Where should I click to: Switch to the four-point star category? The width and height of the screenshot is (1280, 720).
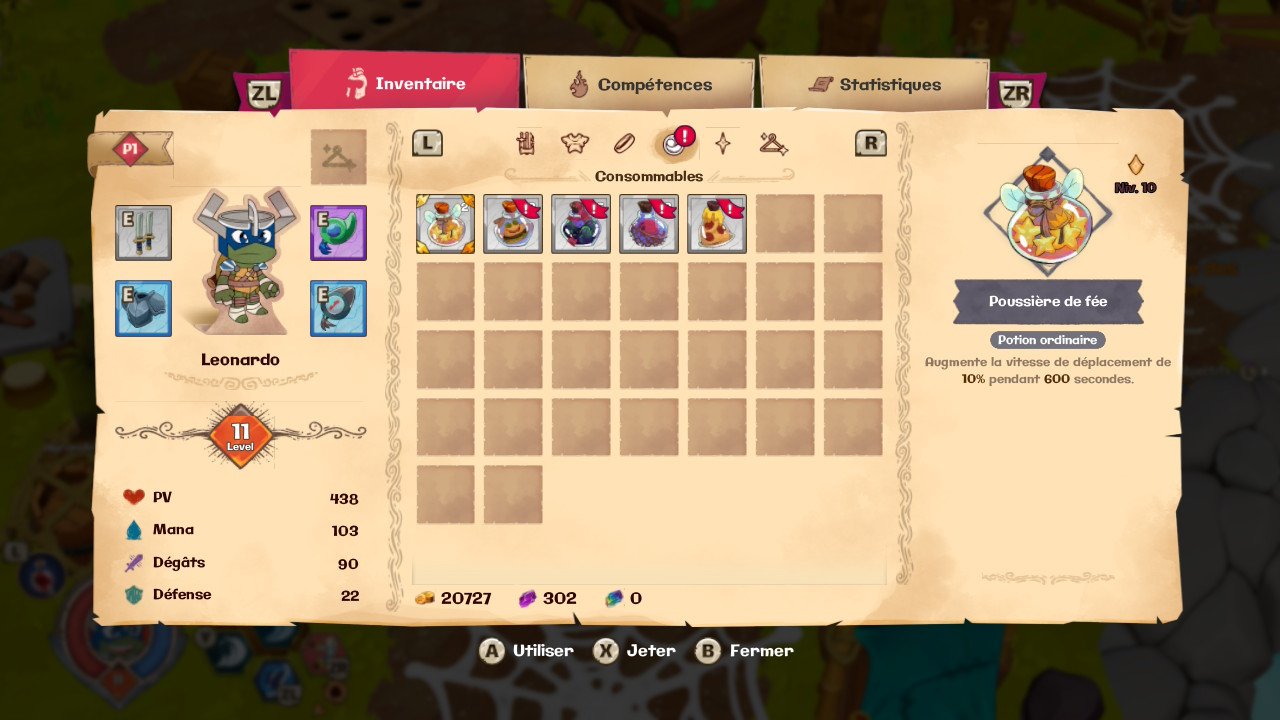click(722, 144)
